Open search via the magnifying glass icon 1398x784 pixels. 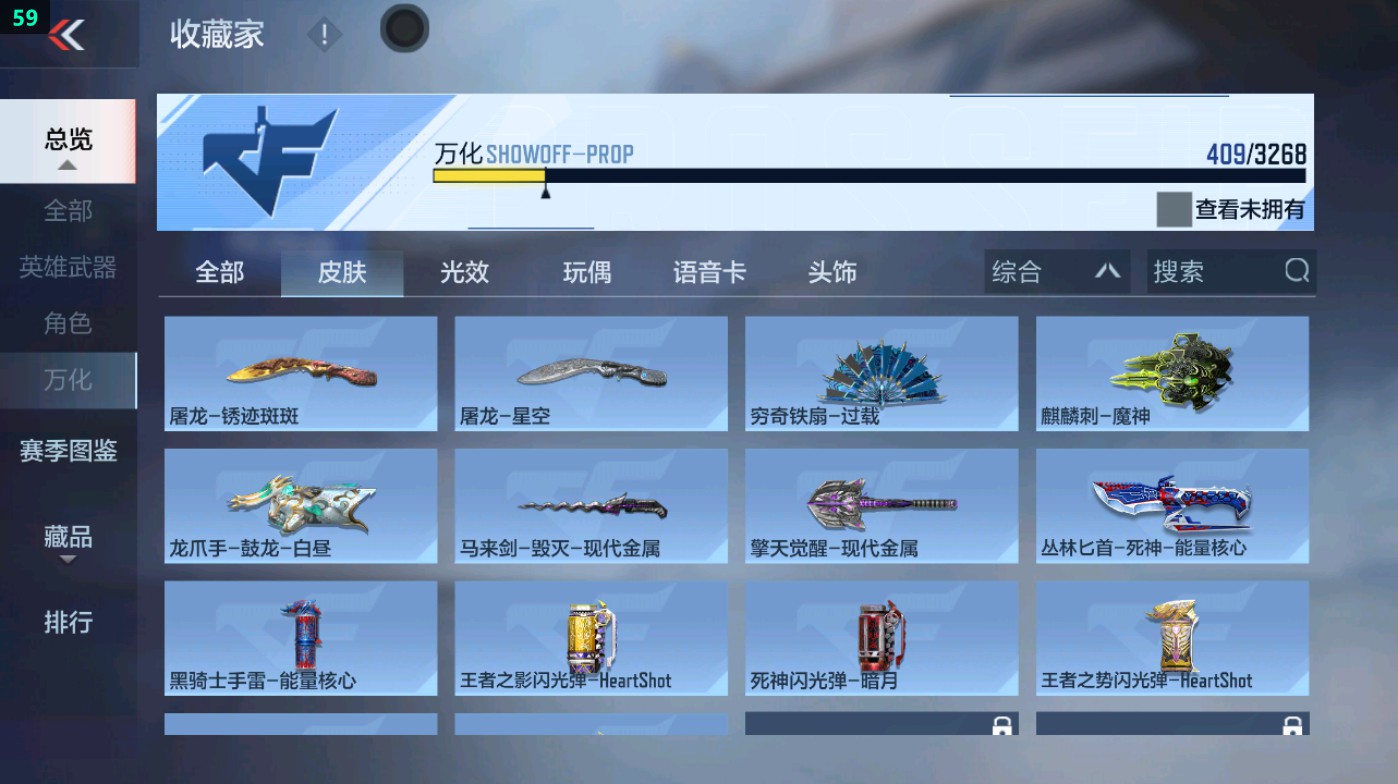coord(1296,271)
